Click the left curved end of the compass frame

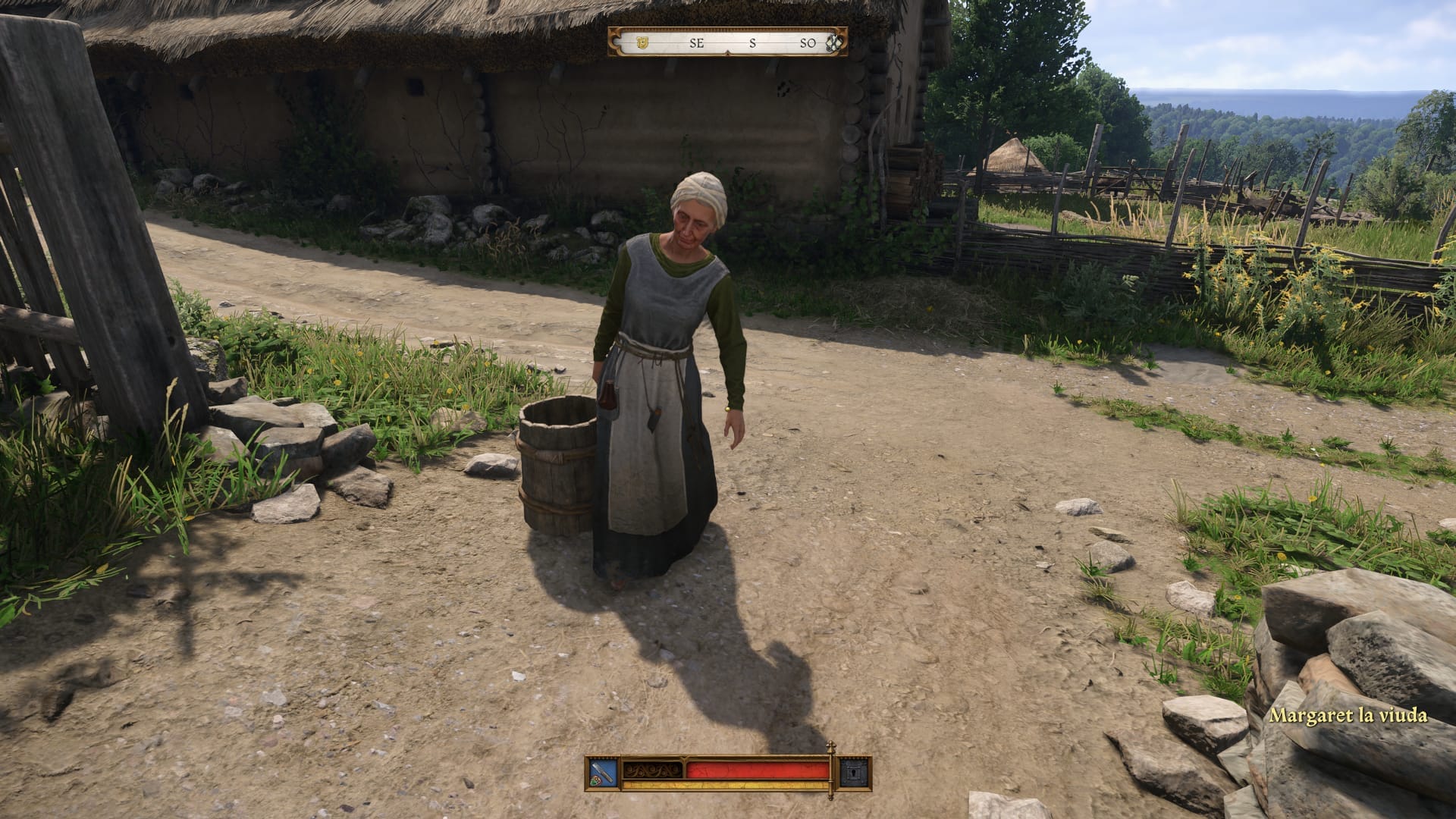tap(616, 42)
